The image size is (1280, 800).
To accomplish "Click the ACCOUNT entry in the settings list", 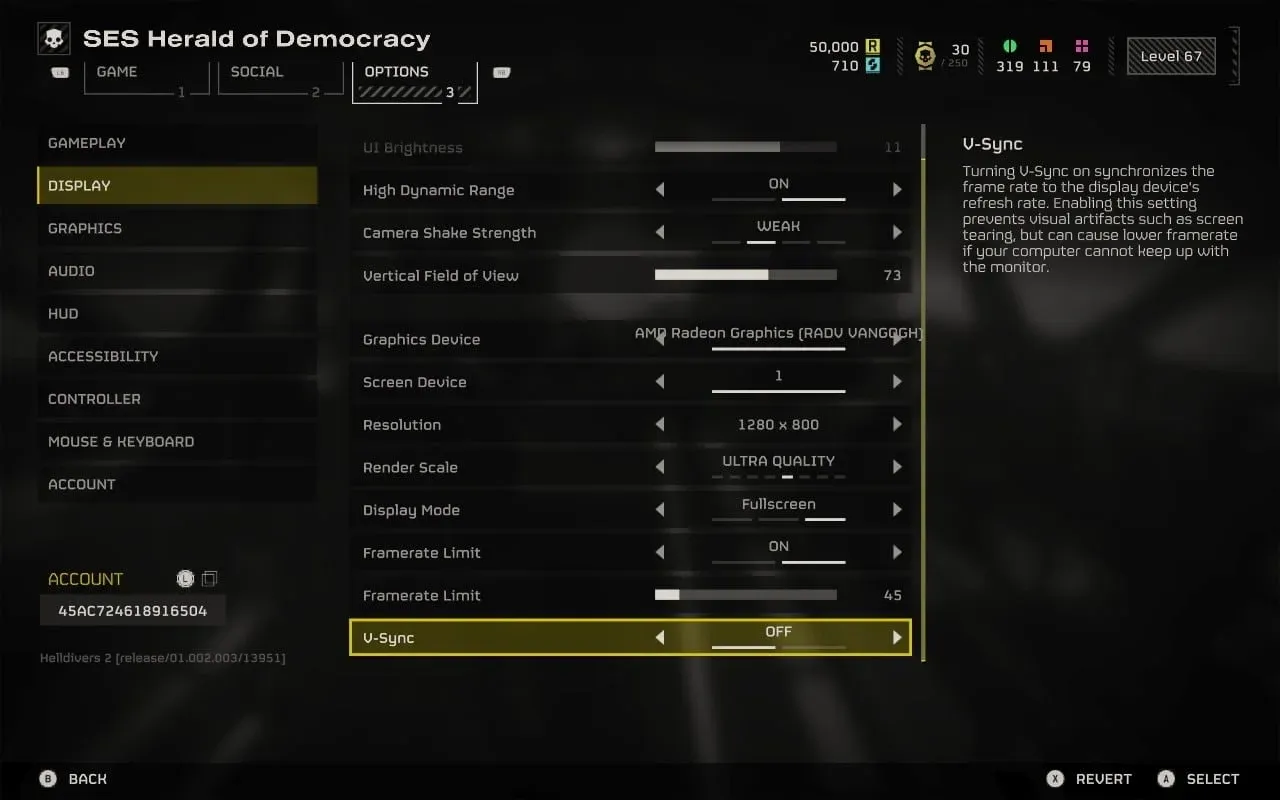I will pos(82,484).
